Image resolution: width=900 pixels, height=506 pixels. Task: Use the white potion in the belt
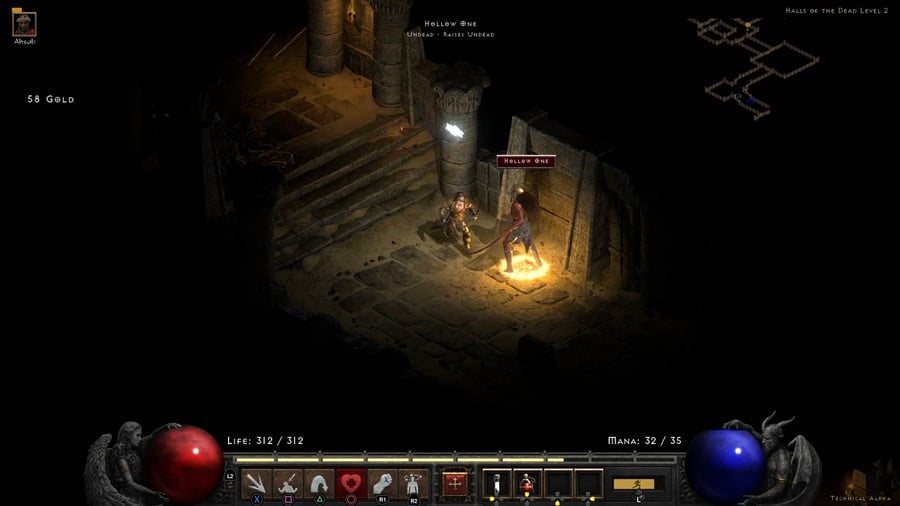coord(497,484)
